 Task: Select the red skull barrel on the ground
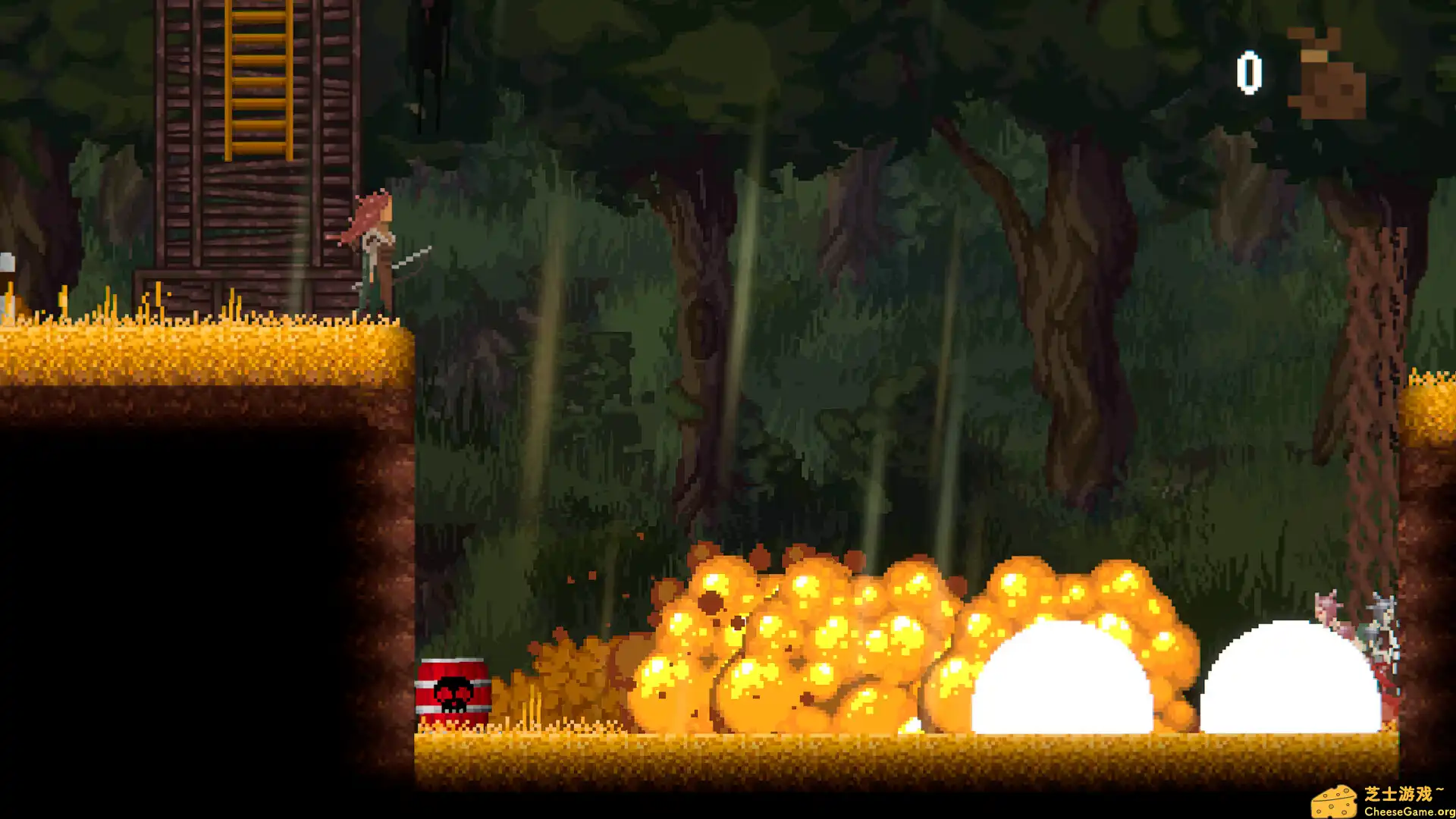click(453, 686)
